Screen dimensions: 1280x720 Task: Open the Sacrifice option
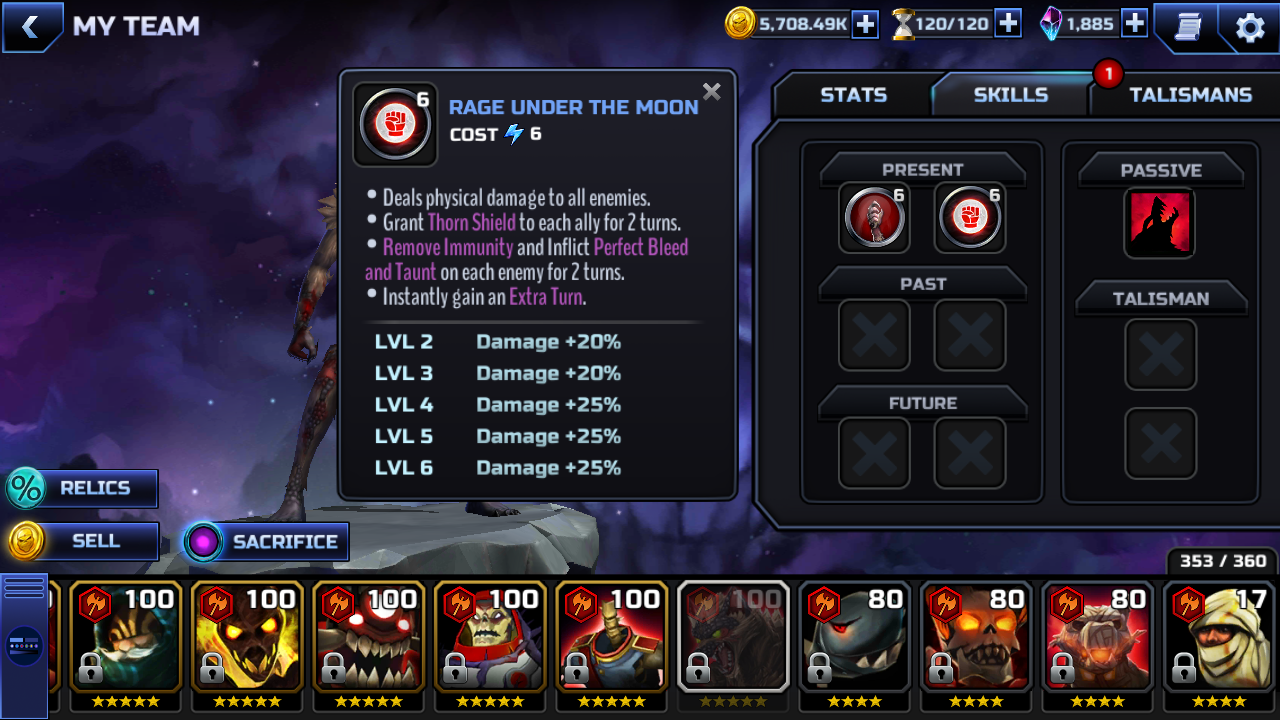click(x=267, y=542)
